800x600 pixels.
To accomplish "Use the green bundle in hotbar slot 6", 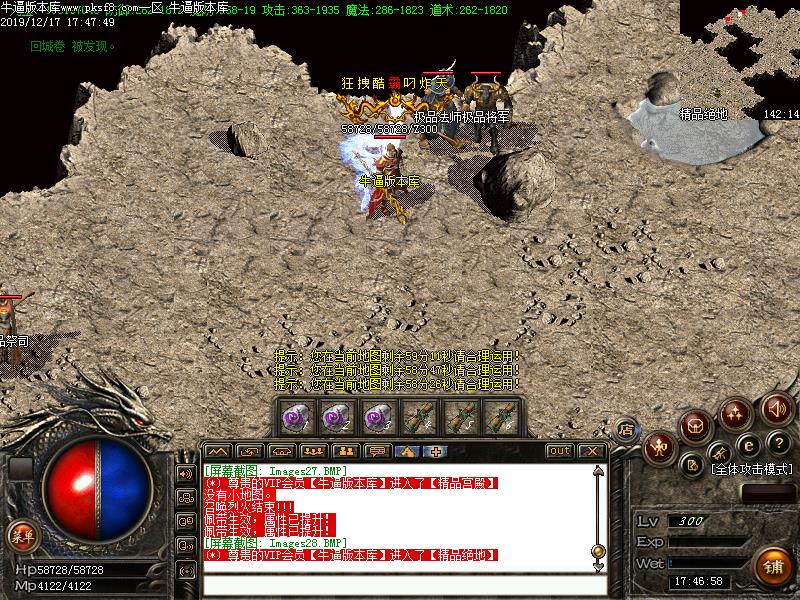I will [x=498, y=415].
